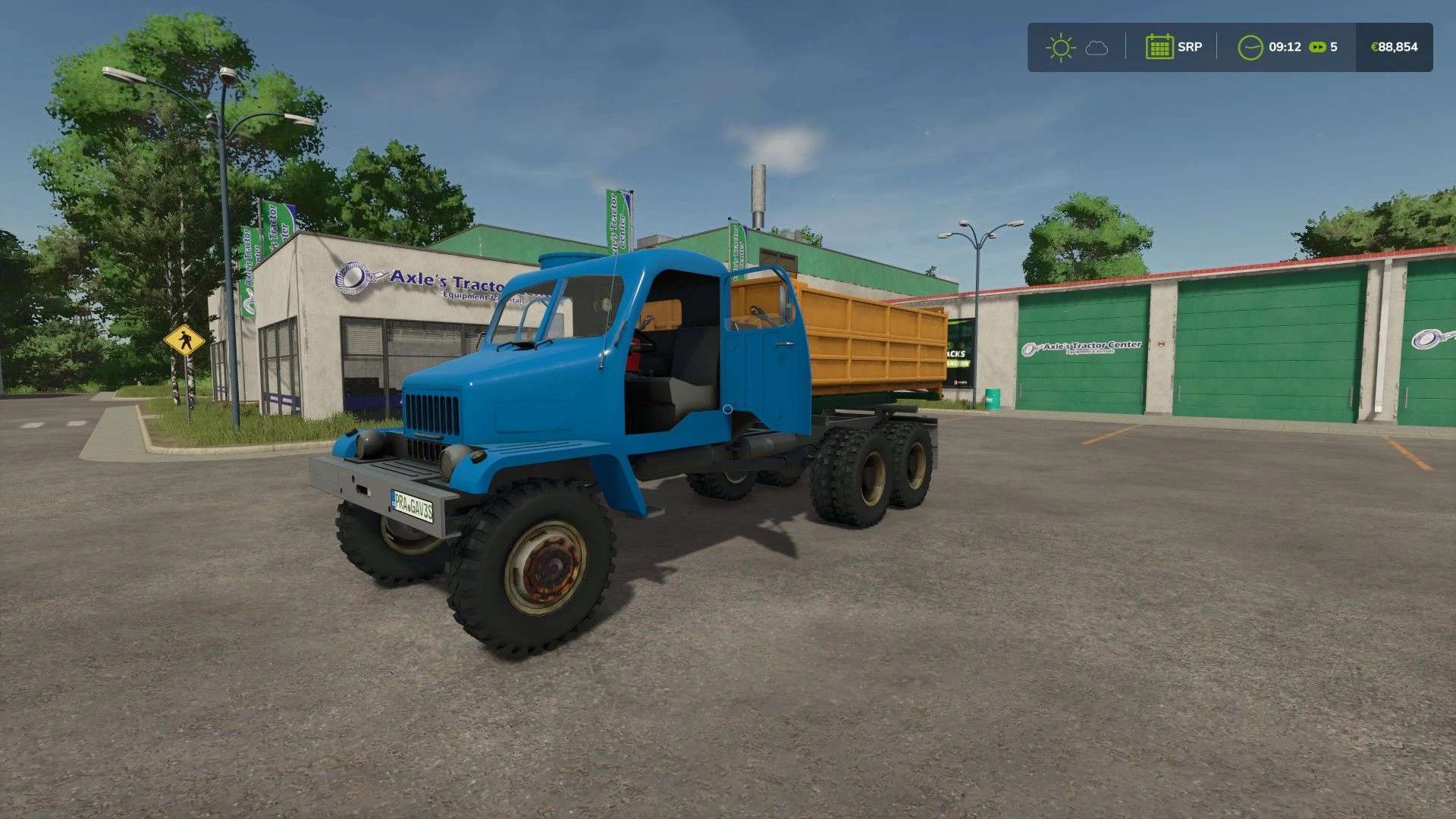Open the green calendar icon beside SRP

(x=1160, y=47)
